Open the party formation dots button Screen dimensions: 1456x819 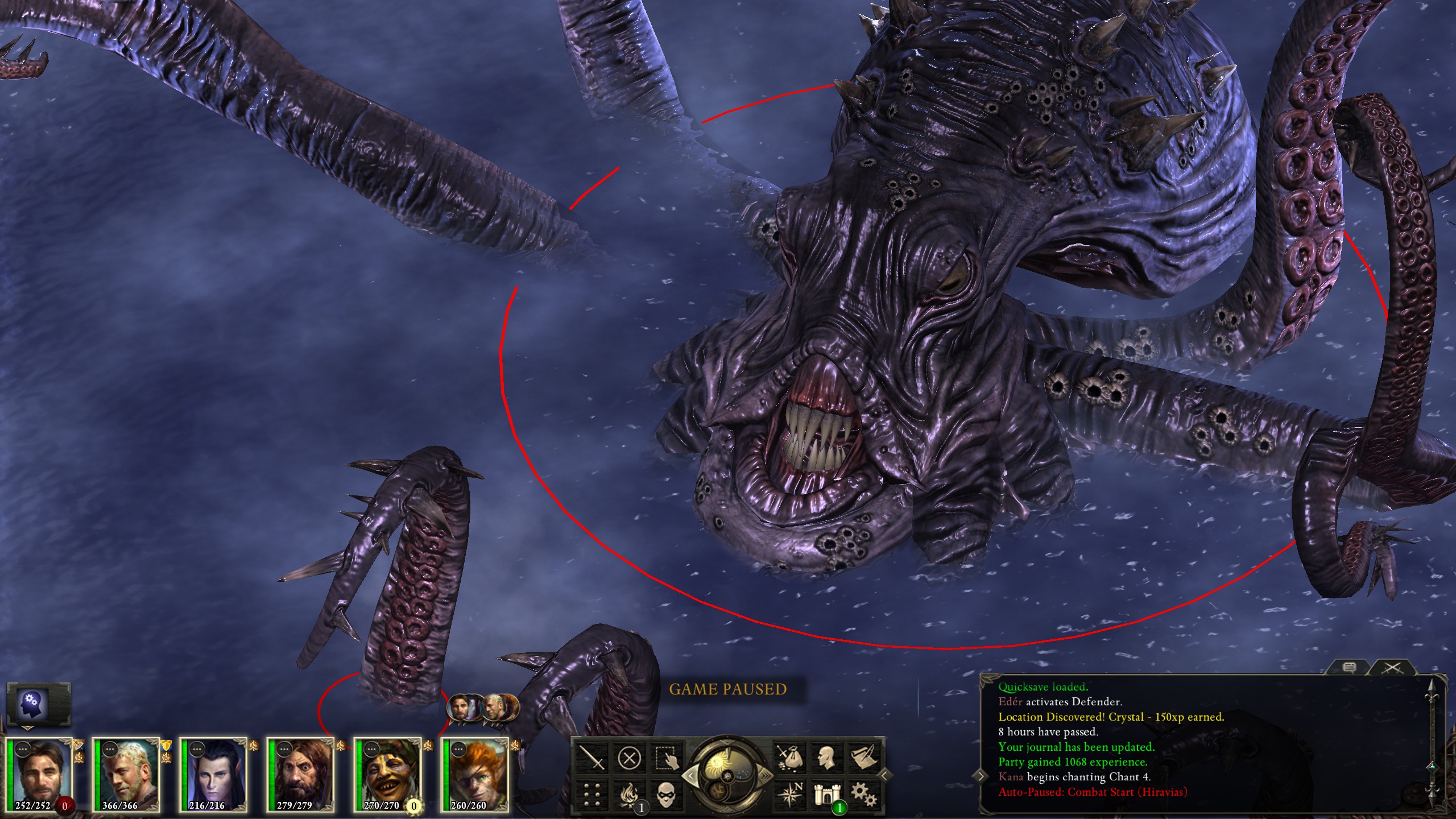[x=591, y=795]
